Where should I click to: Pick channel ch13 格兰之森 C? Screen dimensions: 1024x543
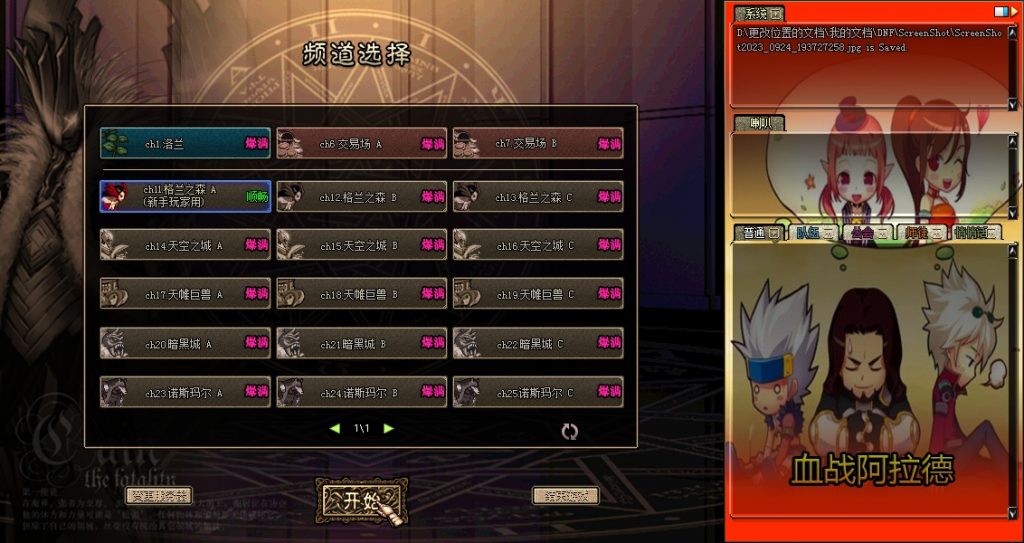tap(538, 197)
